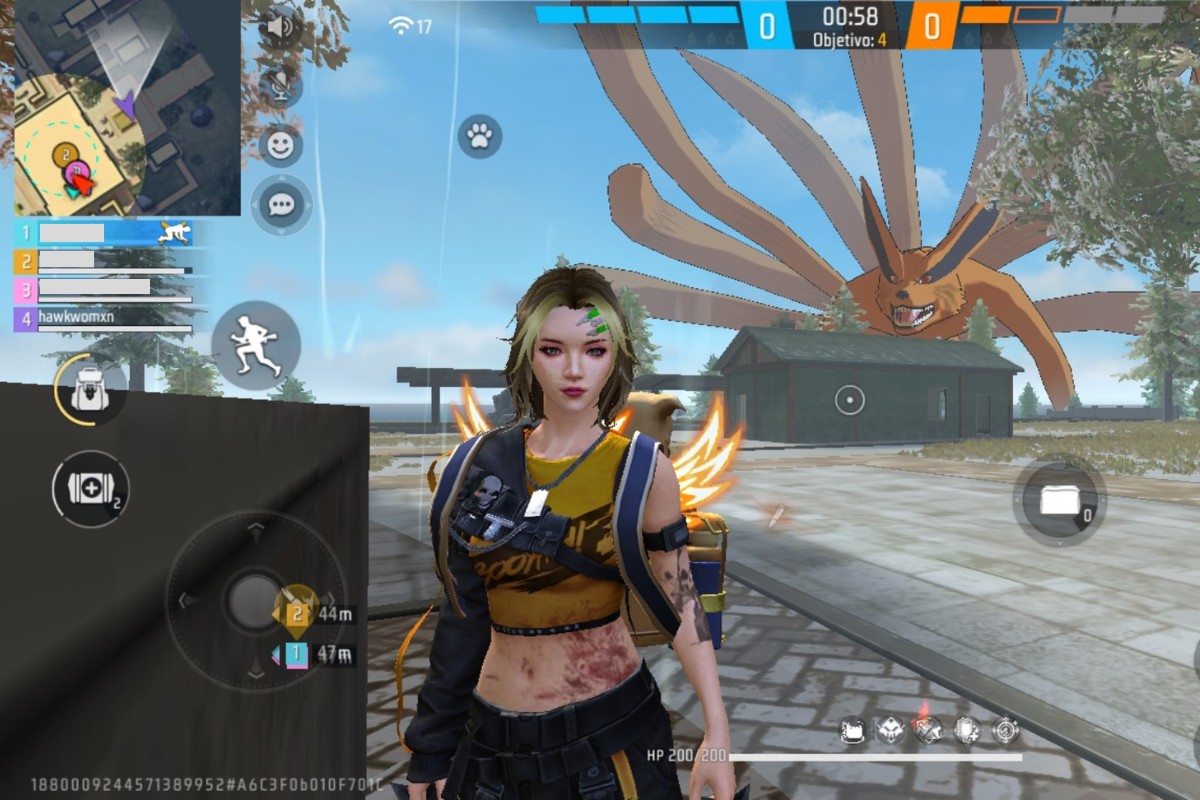This screenshot has height=800, width=1200.
Task: Open the minimap
Action: (127, 107)
